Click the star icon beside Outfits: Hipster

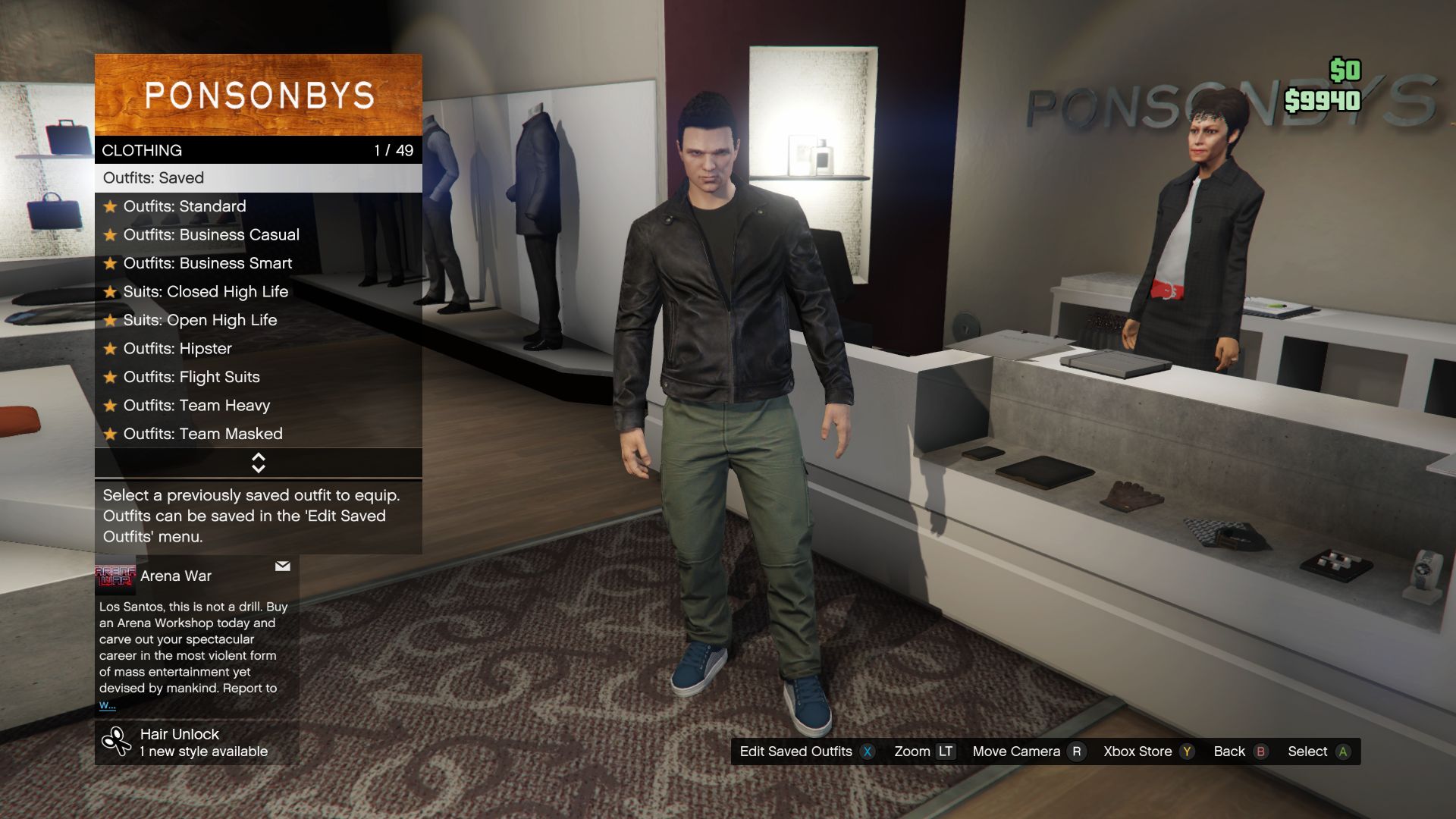[x=111, y=349]
